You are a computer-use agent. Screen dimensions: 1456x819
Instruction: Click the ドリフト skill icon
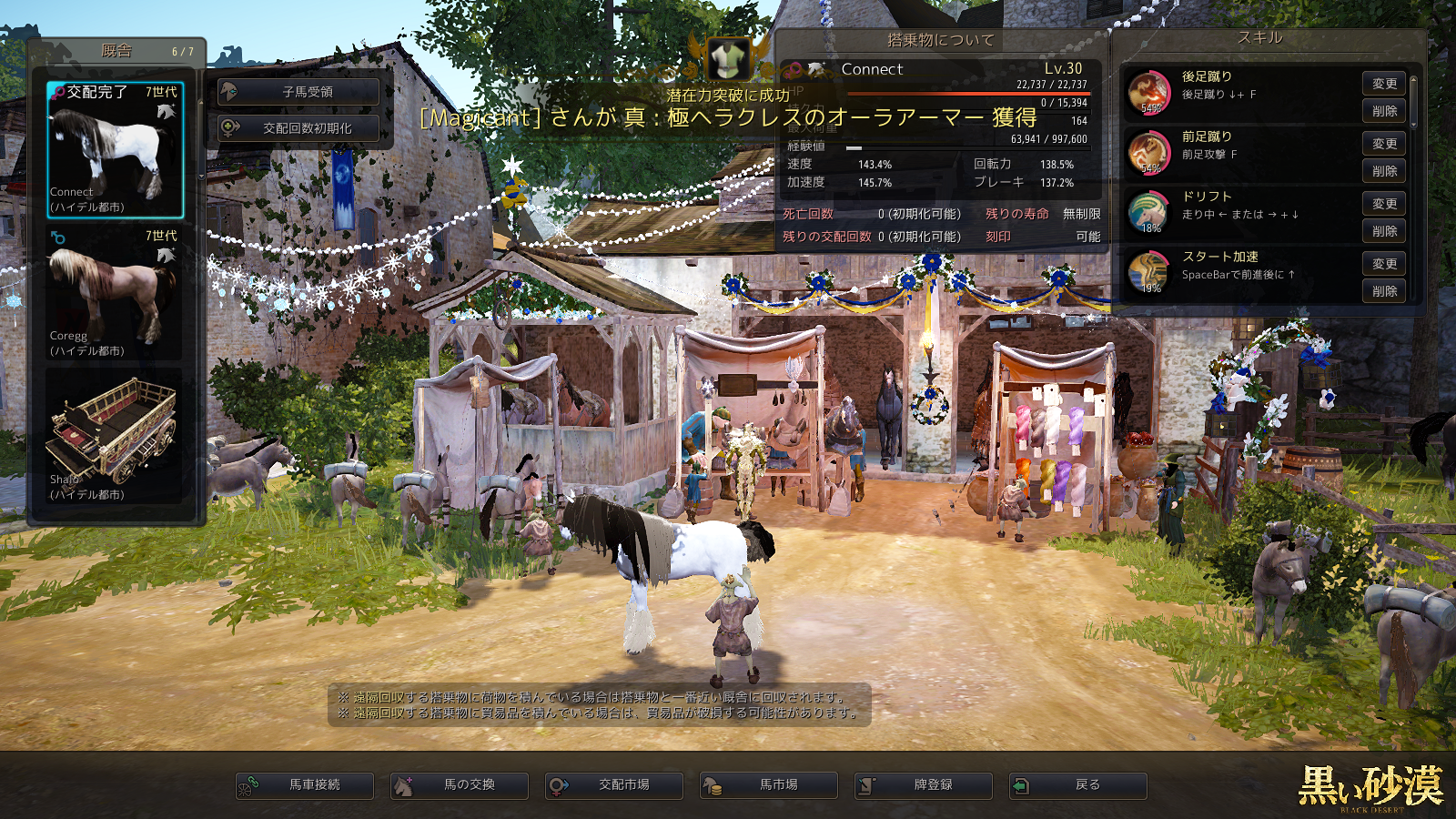click(x=1148, y=212)
